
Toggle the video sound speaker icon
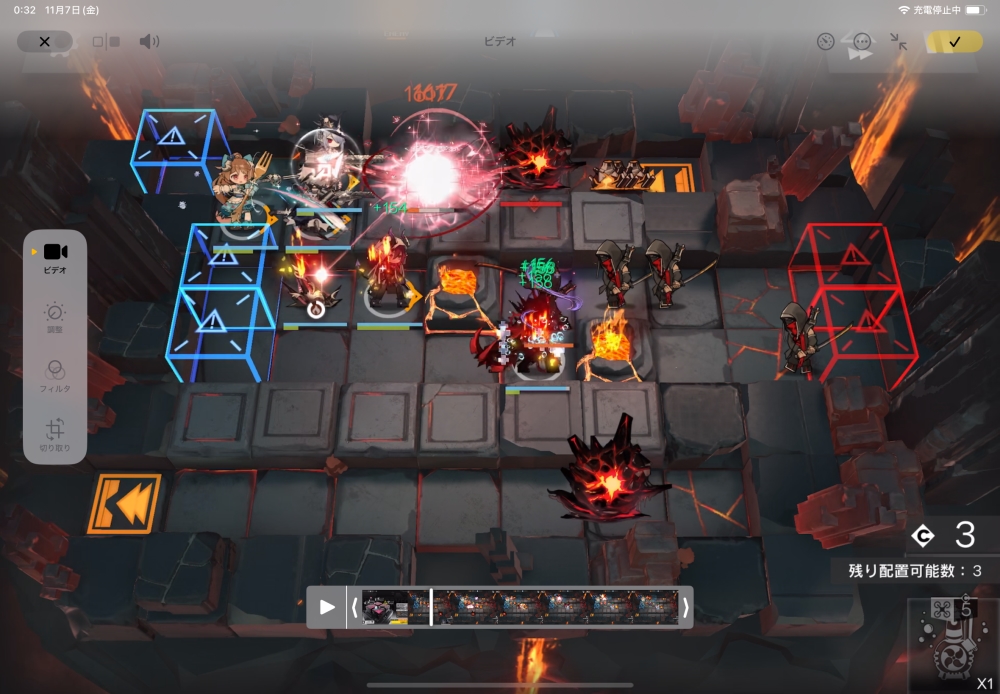tap(149, 42)
